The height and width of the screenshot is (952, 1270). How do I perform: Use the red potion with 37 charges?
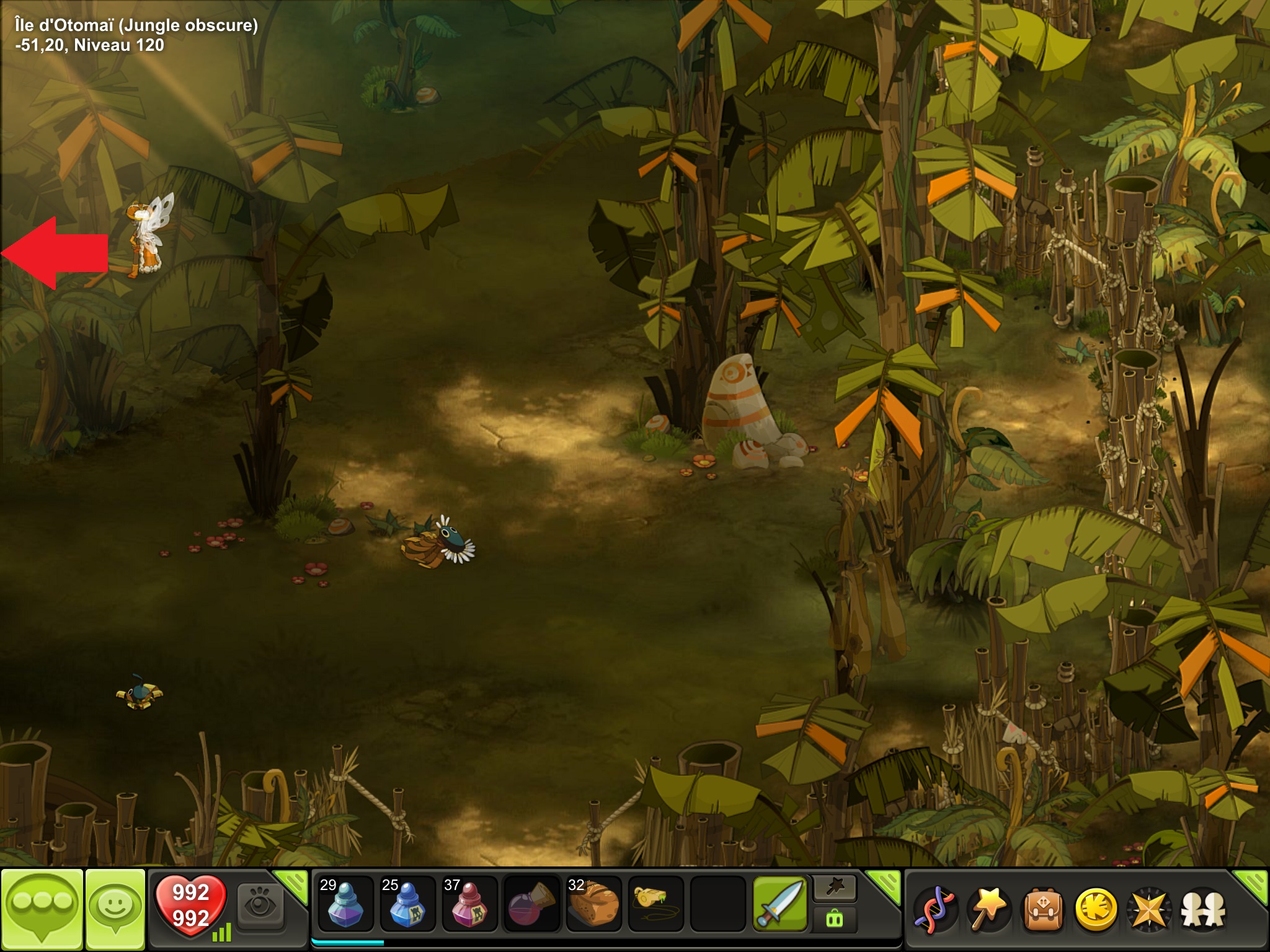(469, 904)
